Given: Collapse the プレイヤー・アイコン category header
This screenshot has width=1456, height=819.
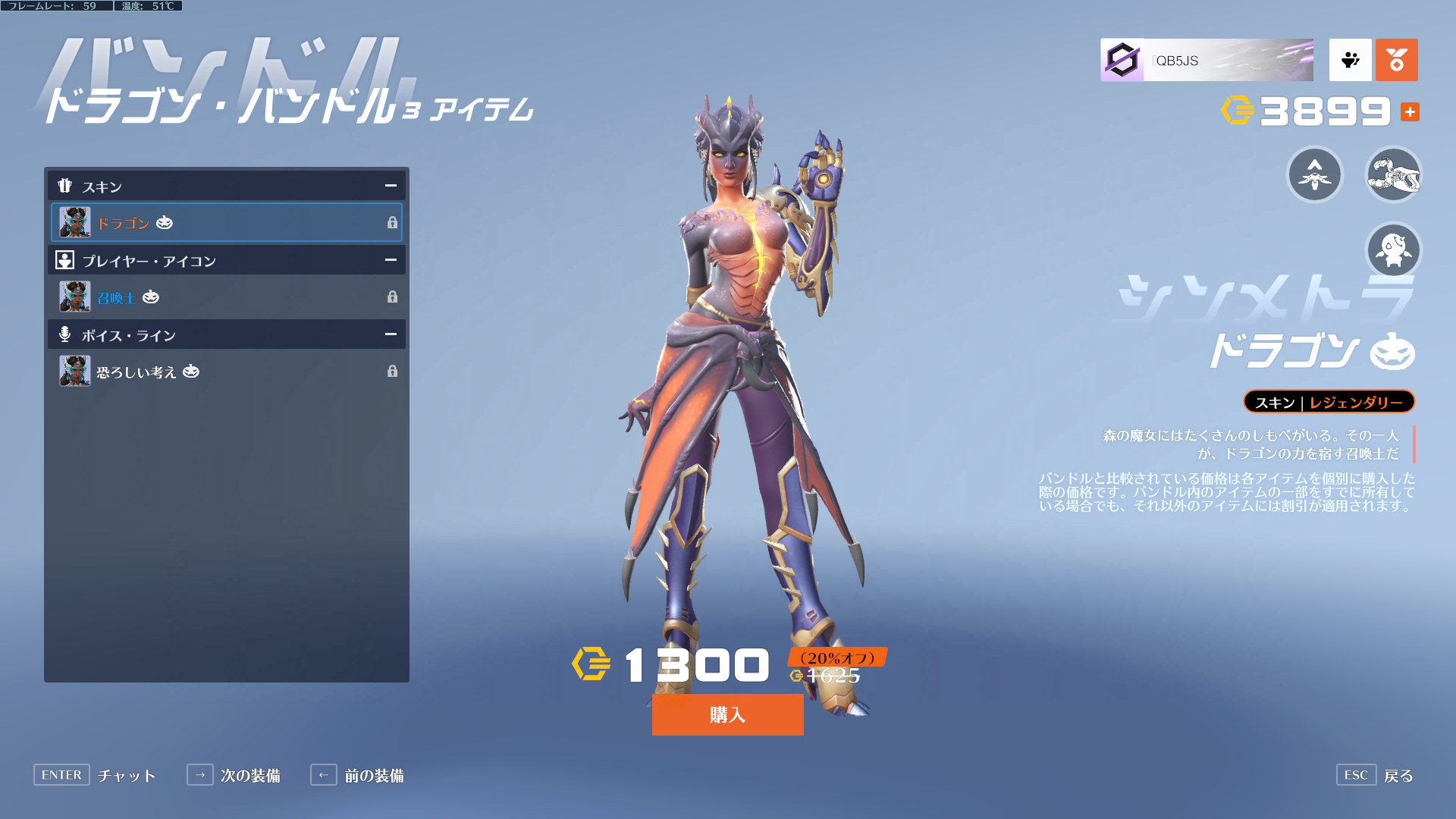Looking at the screenshot, I should coord(391,260).
